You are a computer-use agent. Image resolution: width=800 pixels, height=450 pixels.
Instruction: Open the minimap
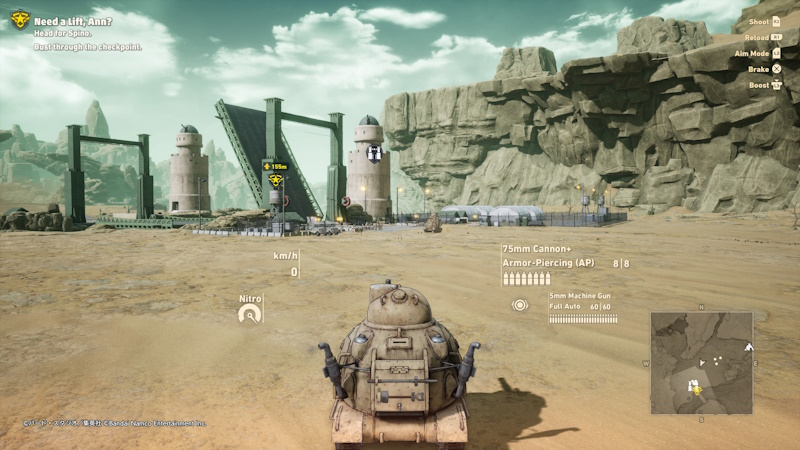click(701, 362)
